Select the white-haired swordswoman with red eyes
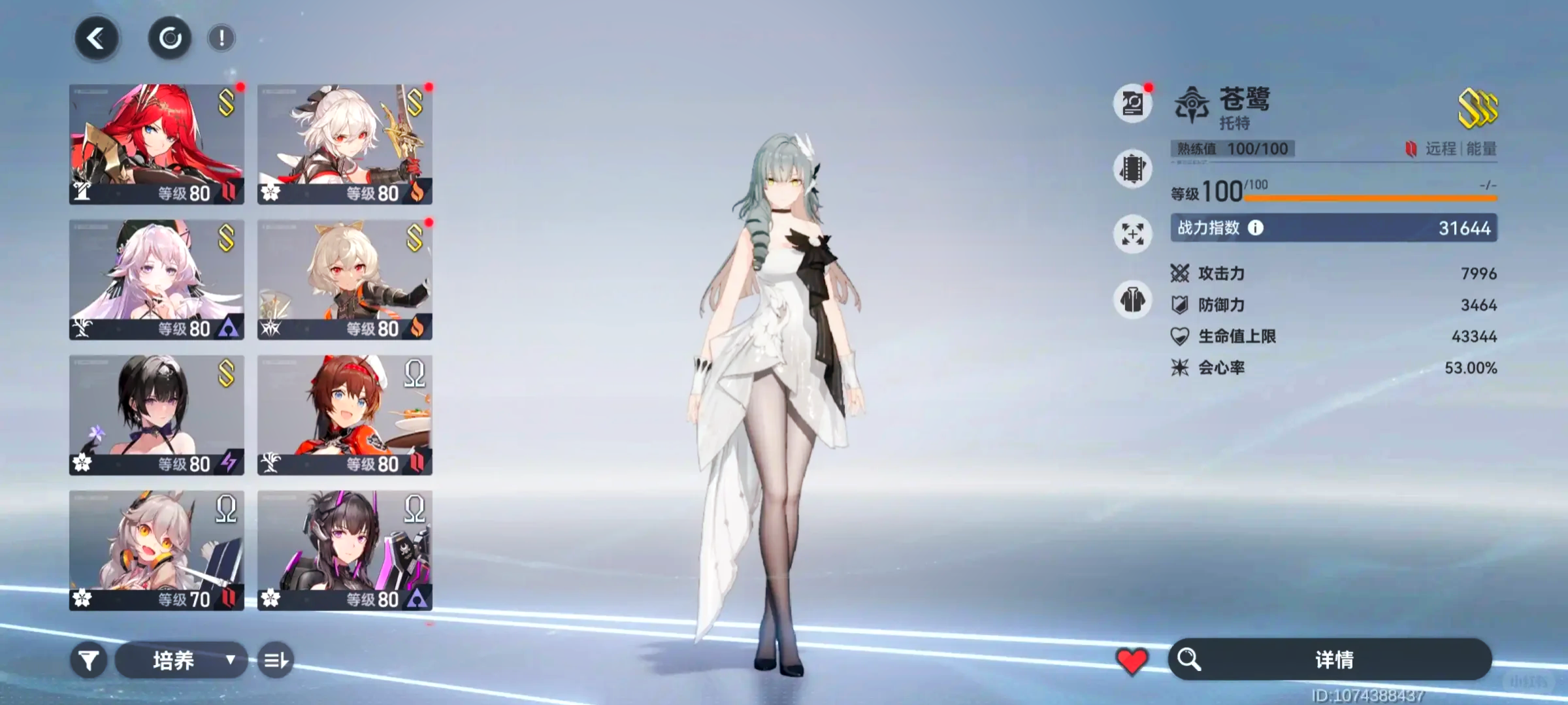1568x705 pixels. (x=345, y=144)
